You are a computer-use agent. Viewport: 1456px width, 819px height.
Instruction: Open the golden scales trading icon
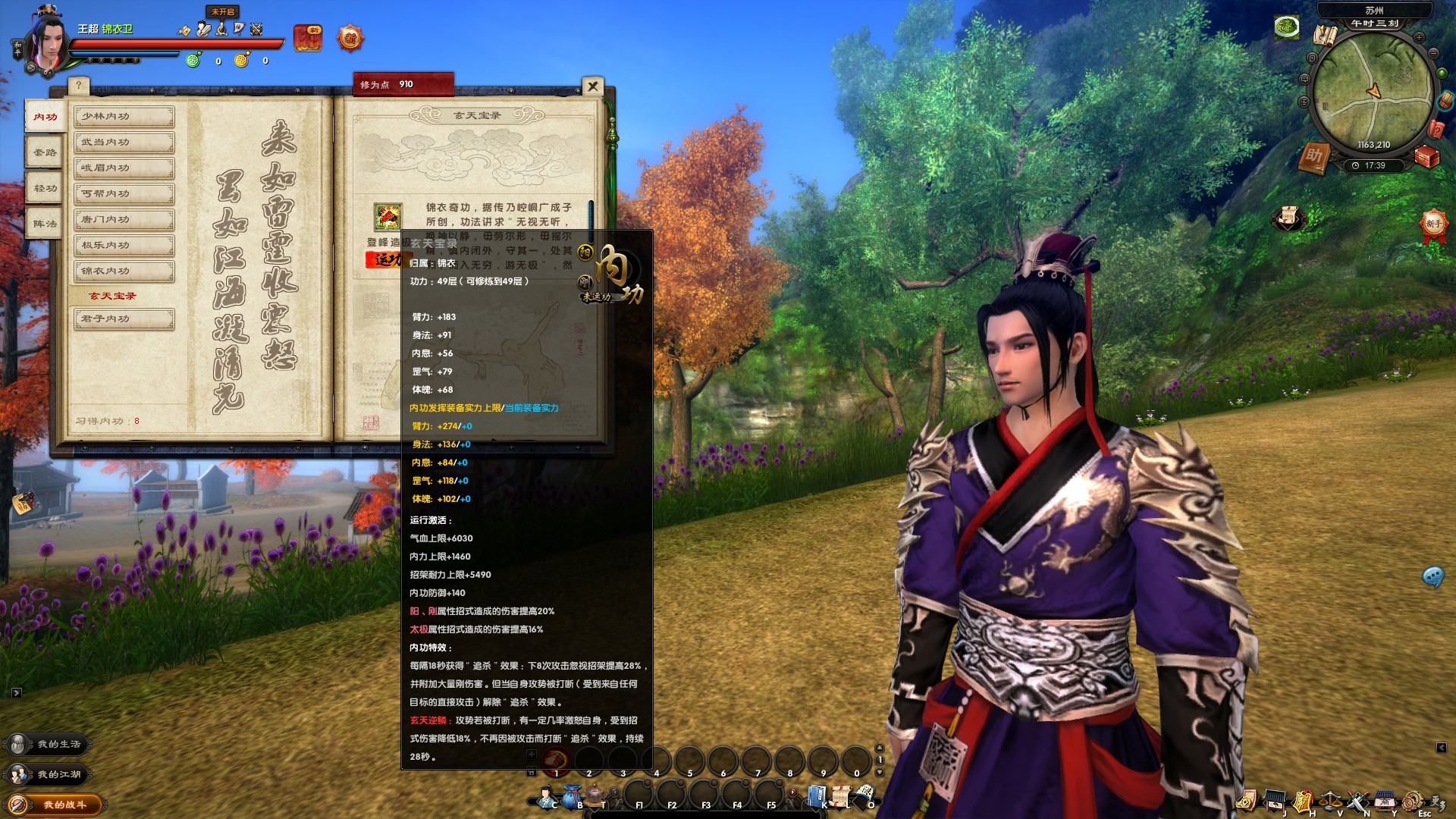click(1331, 800)
